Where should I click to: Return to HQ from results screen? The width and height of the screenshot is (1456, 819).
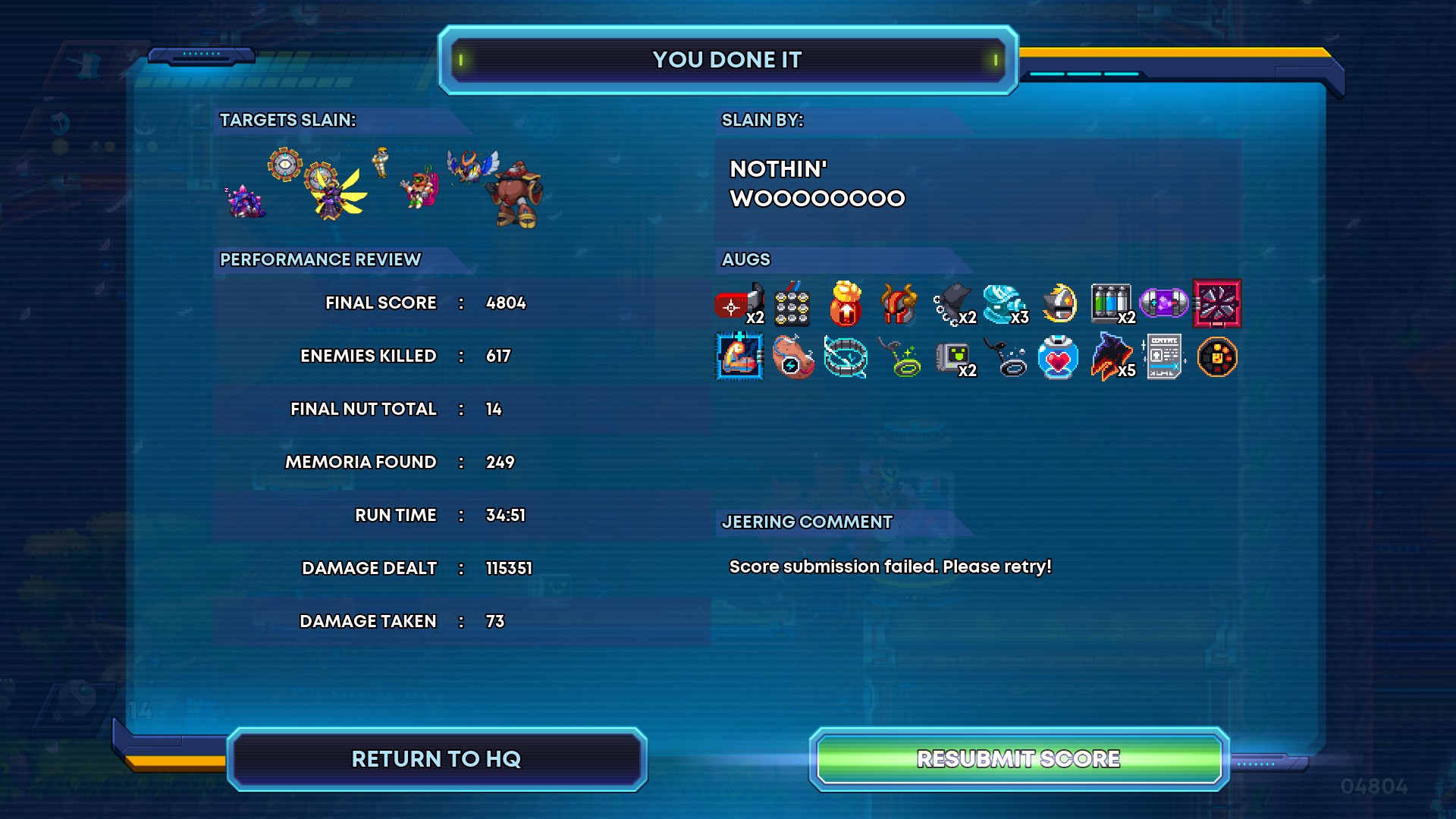point(436,759)
